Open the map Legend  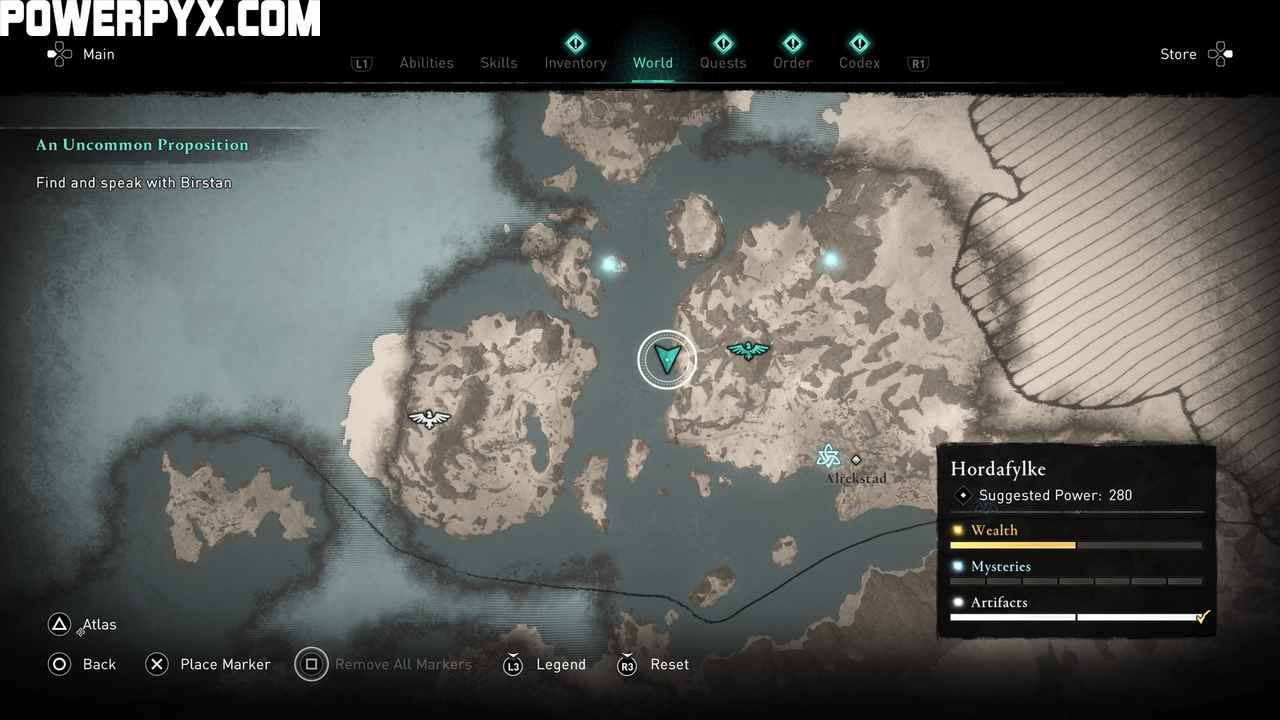point(545,664)
